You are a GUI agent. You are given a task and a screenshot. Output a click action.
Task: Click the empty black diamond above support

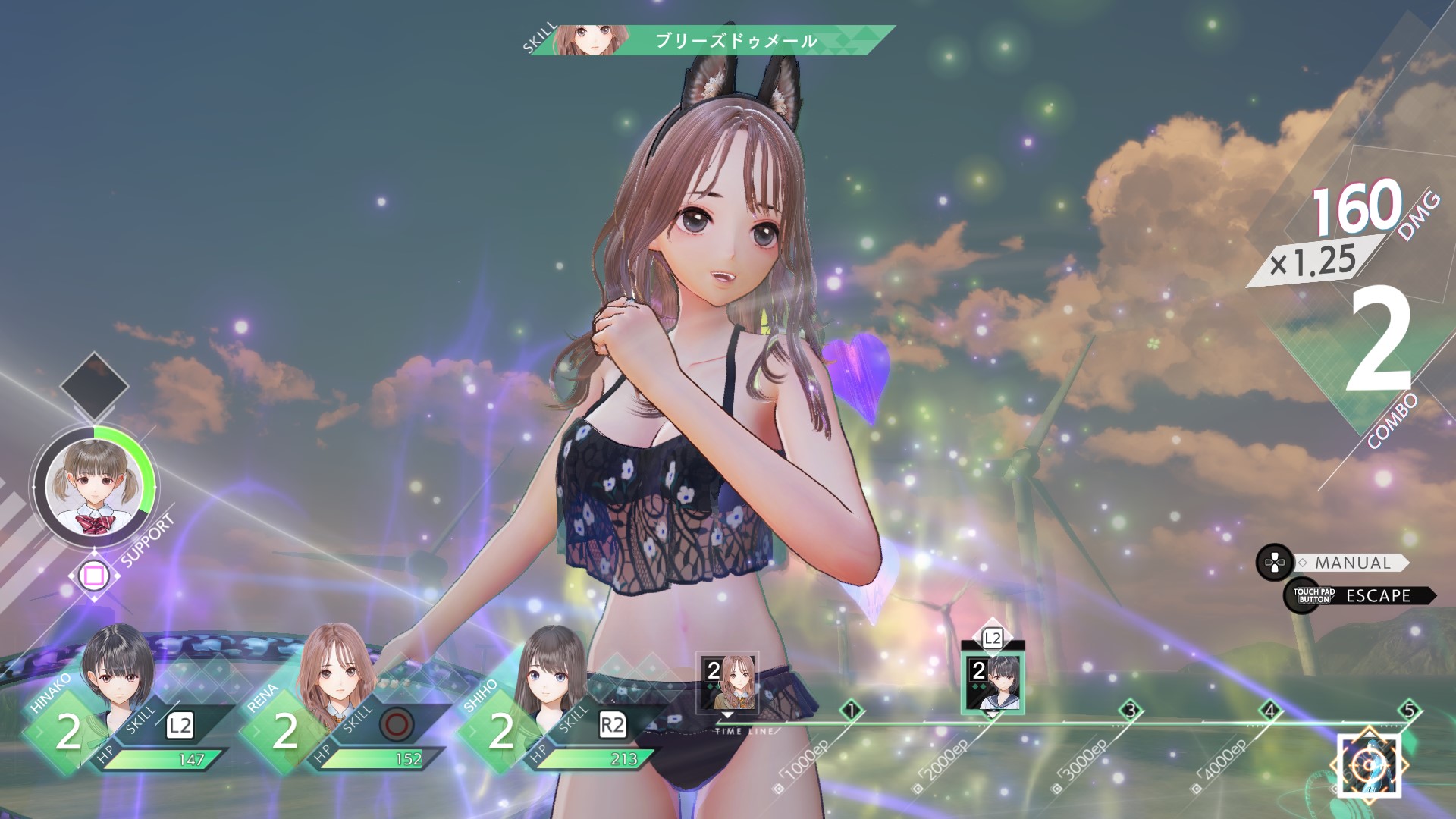click(x=93, y=385)
